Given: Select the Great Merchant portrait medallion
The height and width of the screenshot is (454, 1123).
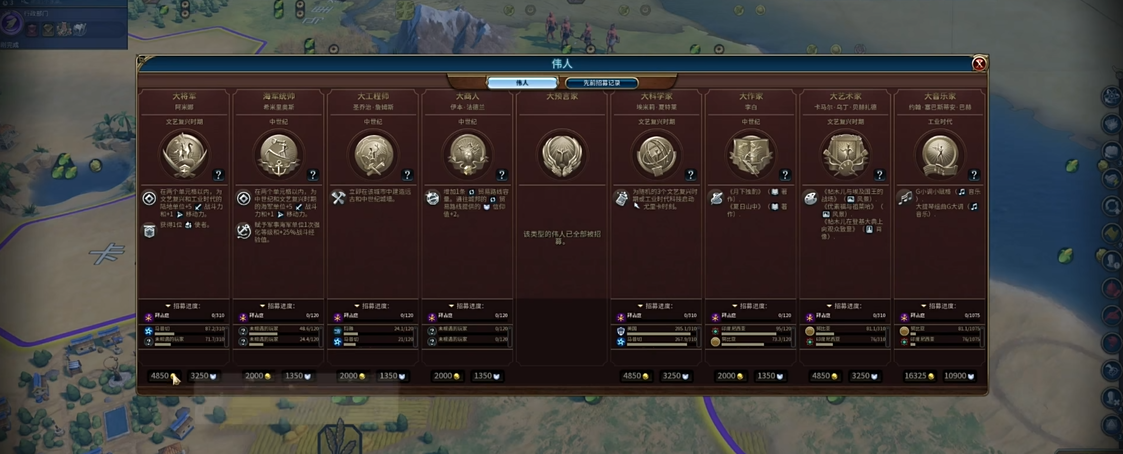Looking at the screenshot, I should 466,154.
